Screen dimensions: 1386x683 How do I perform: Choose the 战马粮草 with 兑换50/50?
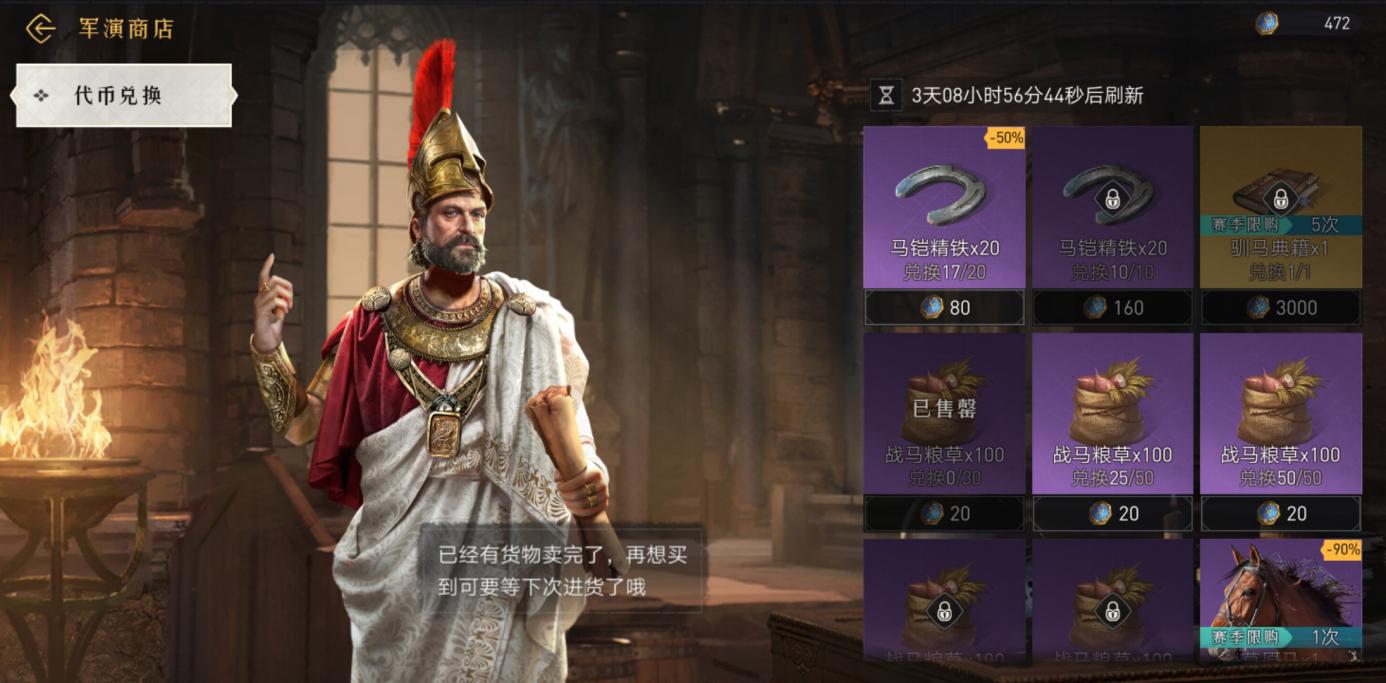click(1280, 412)
